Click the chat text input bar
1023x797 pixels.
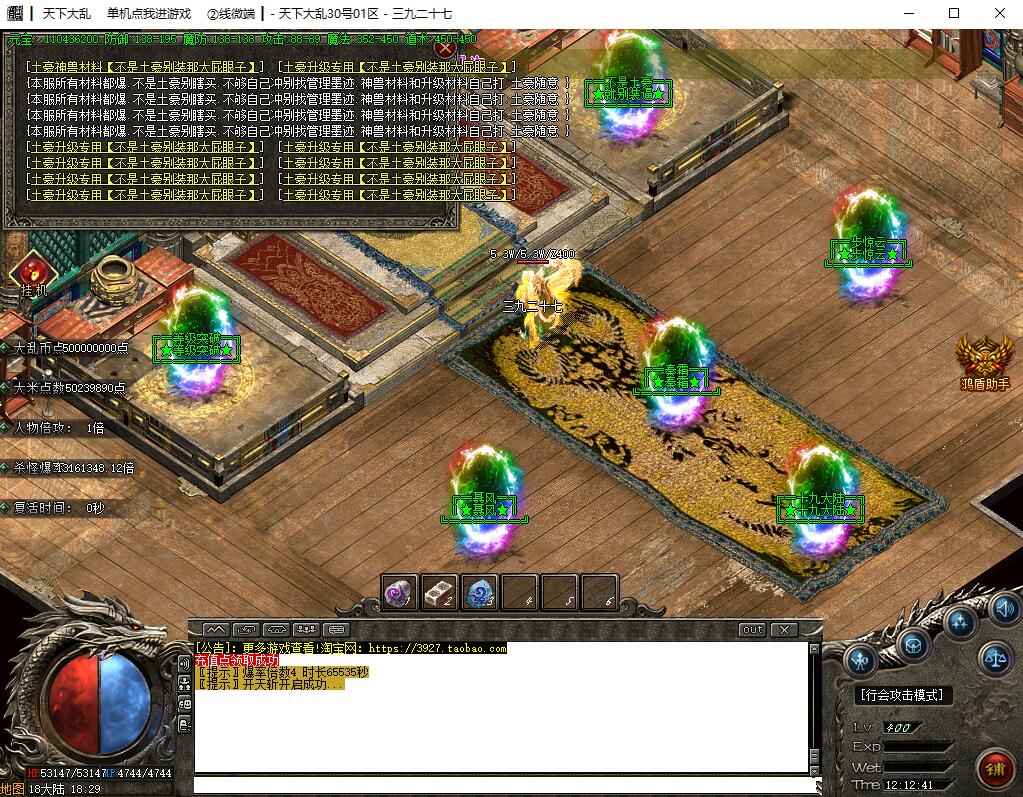coord(500,785)
